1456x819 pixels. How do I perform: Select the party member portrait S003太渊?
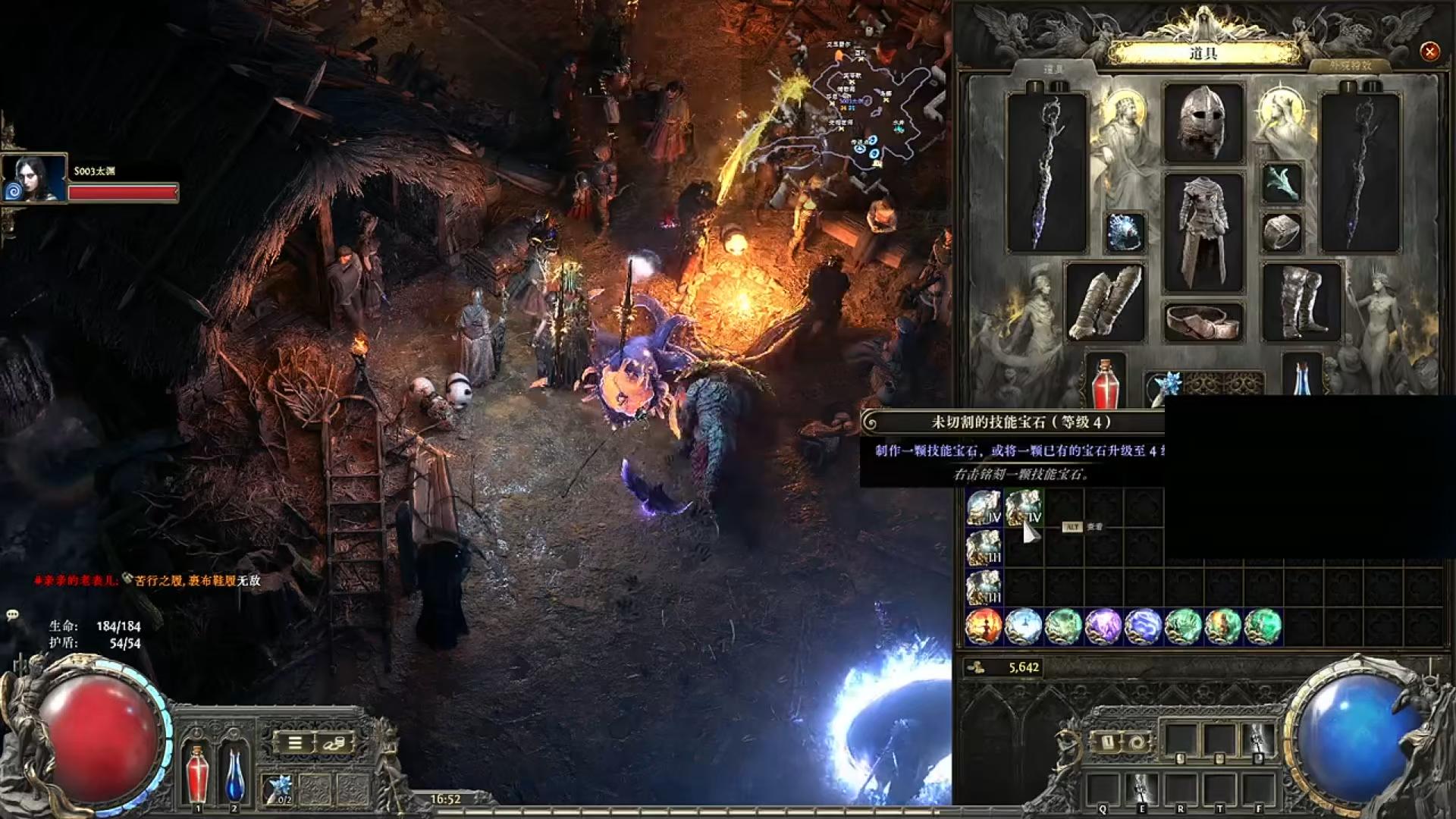(x=34, y=179)
